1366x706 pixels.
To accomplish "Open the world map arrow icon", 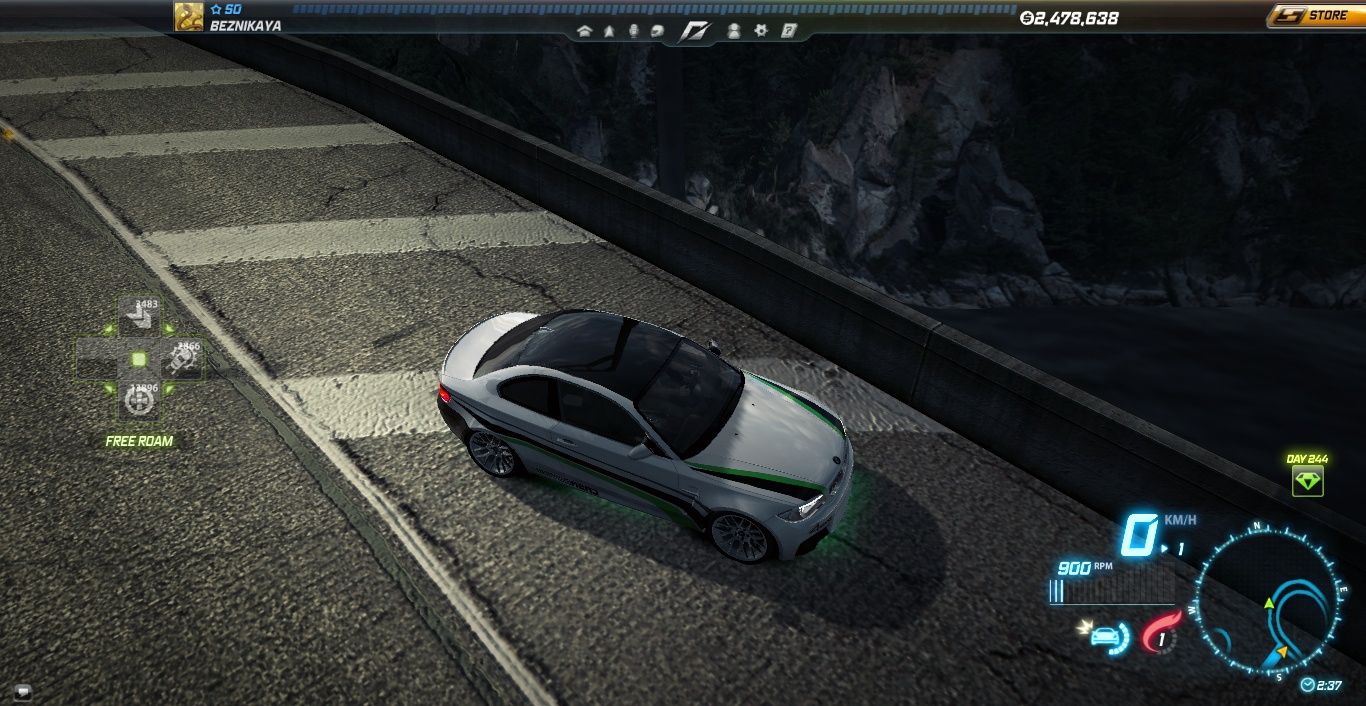I will [609, 31].
